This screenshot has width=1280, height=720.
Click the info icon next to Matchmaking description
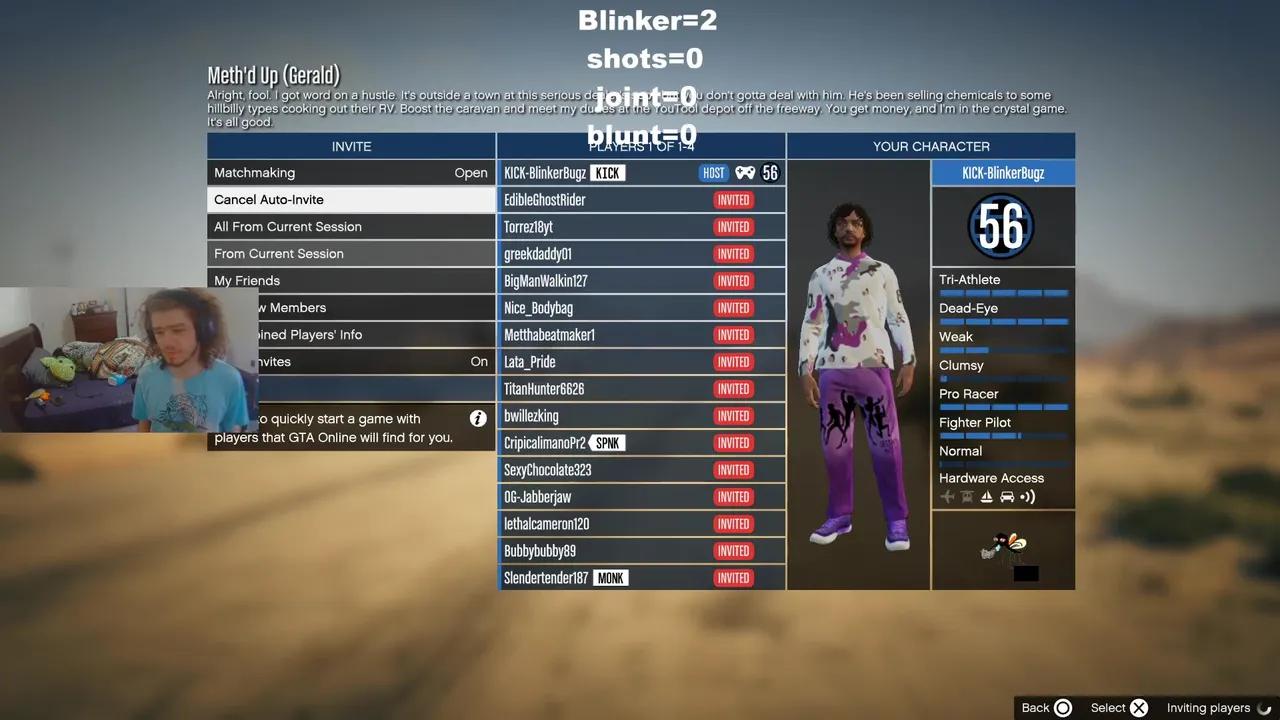(477, 419)
